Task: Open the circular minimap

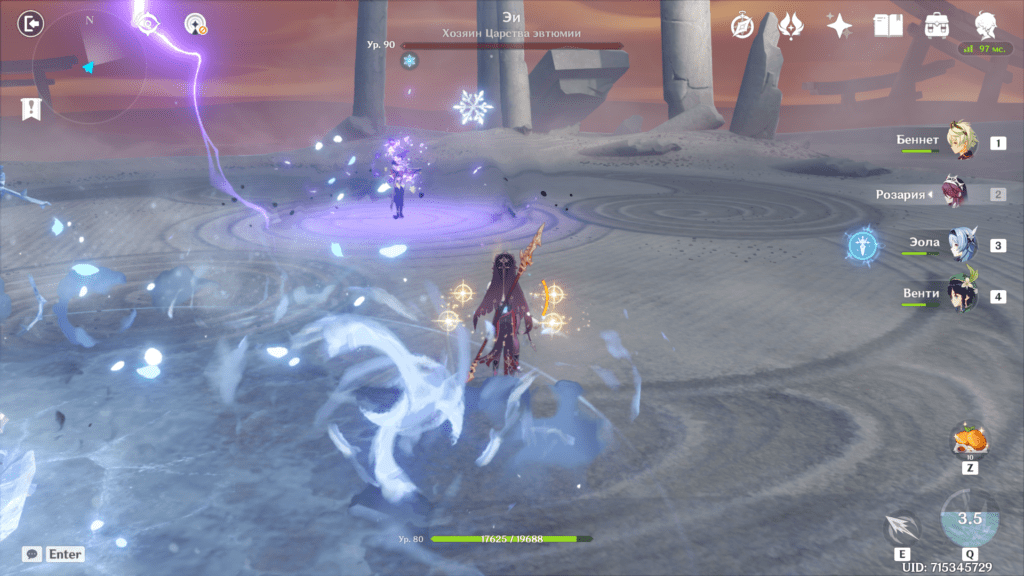Action: point(88,67)
